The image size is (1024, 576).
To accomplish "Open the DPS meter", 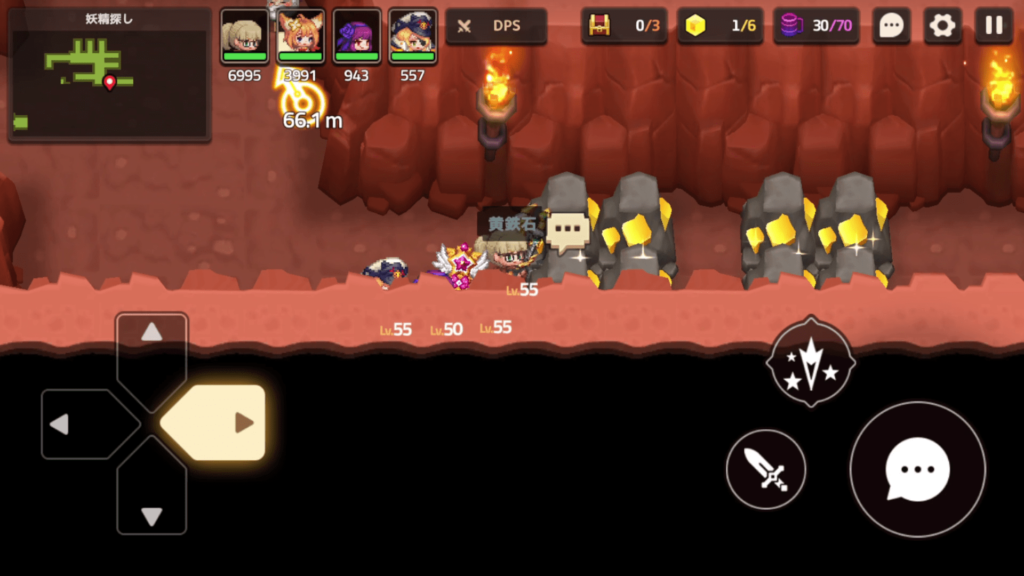I will [496, 26].
